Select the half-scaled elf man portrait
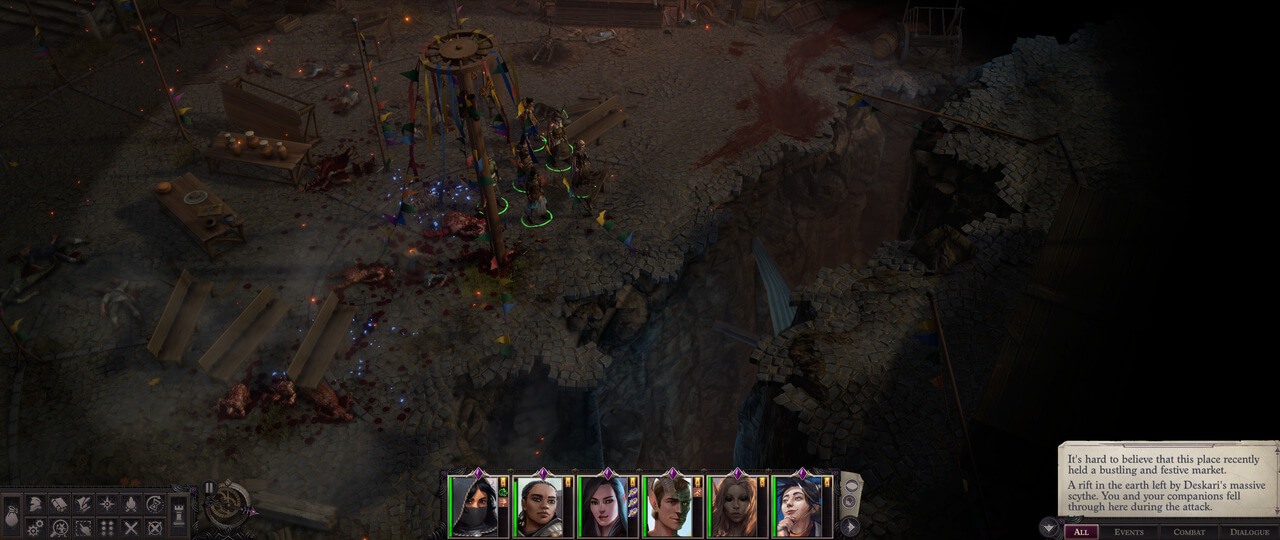1280x540 pixels. 671,506
